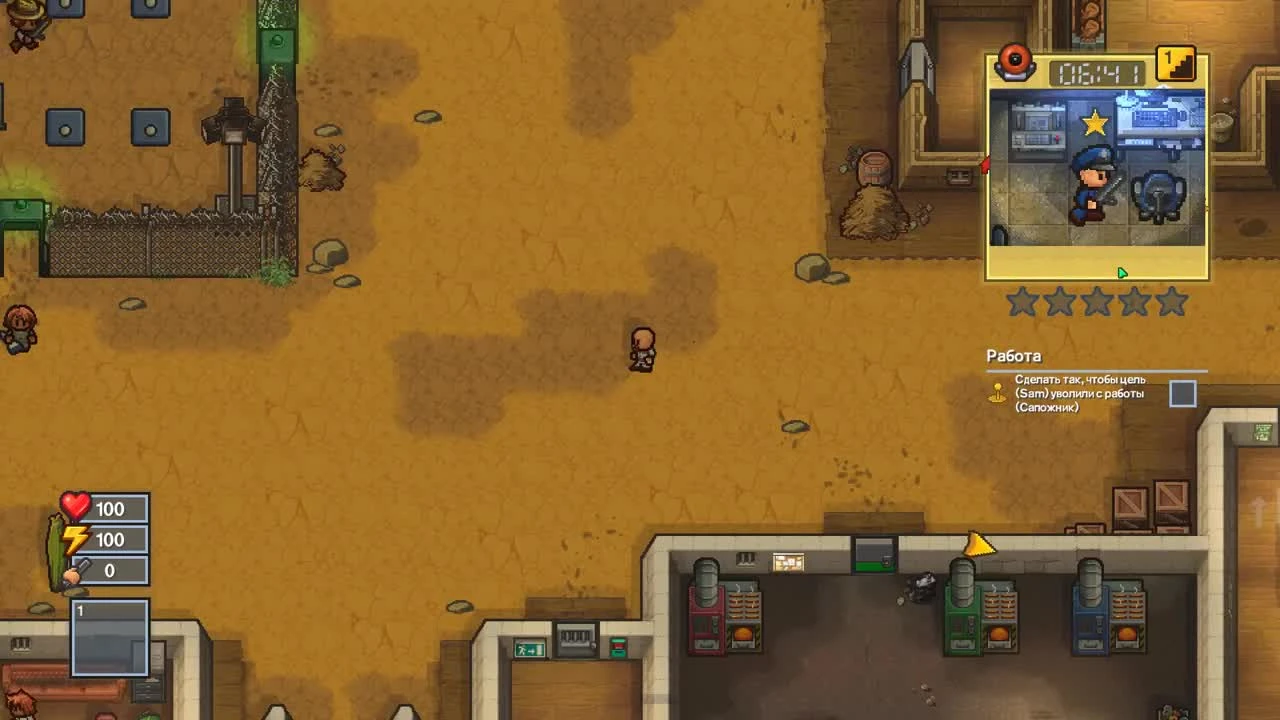Tick the quest completion checkbox for Sam's firing
This screenshot has width=1280, height=720.
tap(1182, 393)
